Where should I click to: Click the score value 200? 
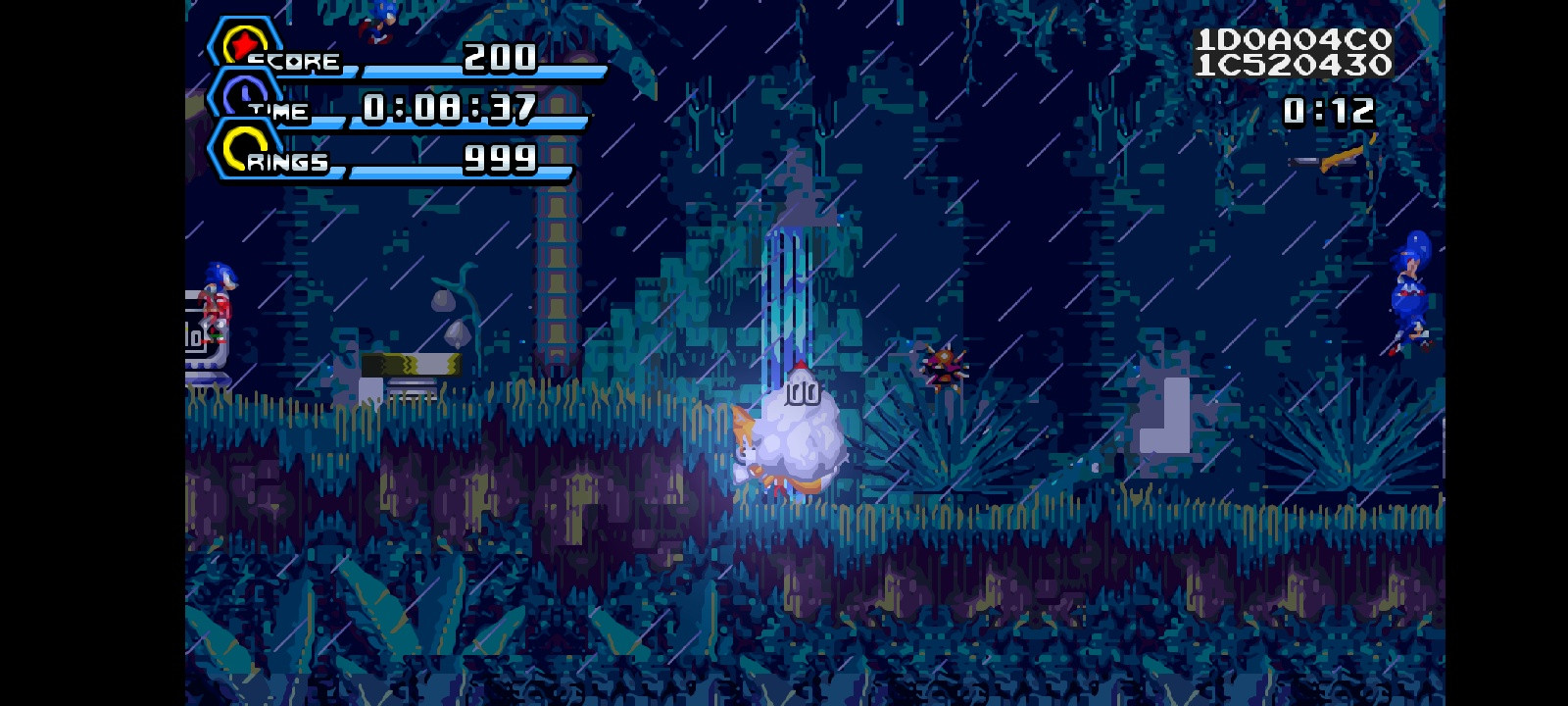(x=498, y=59)
